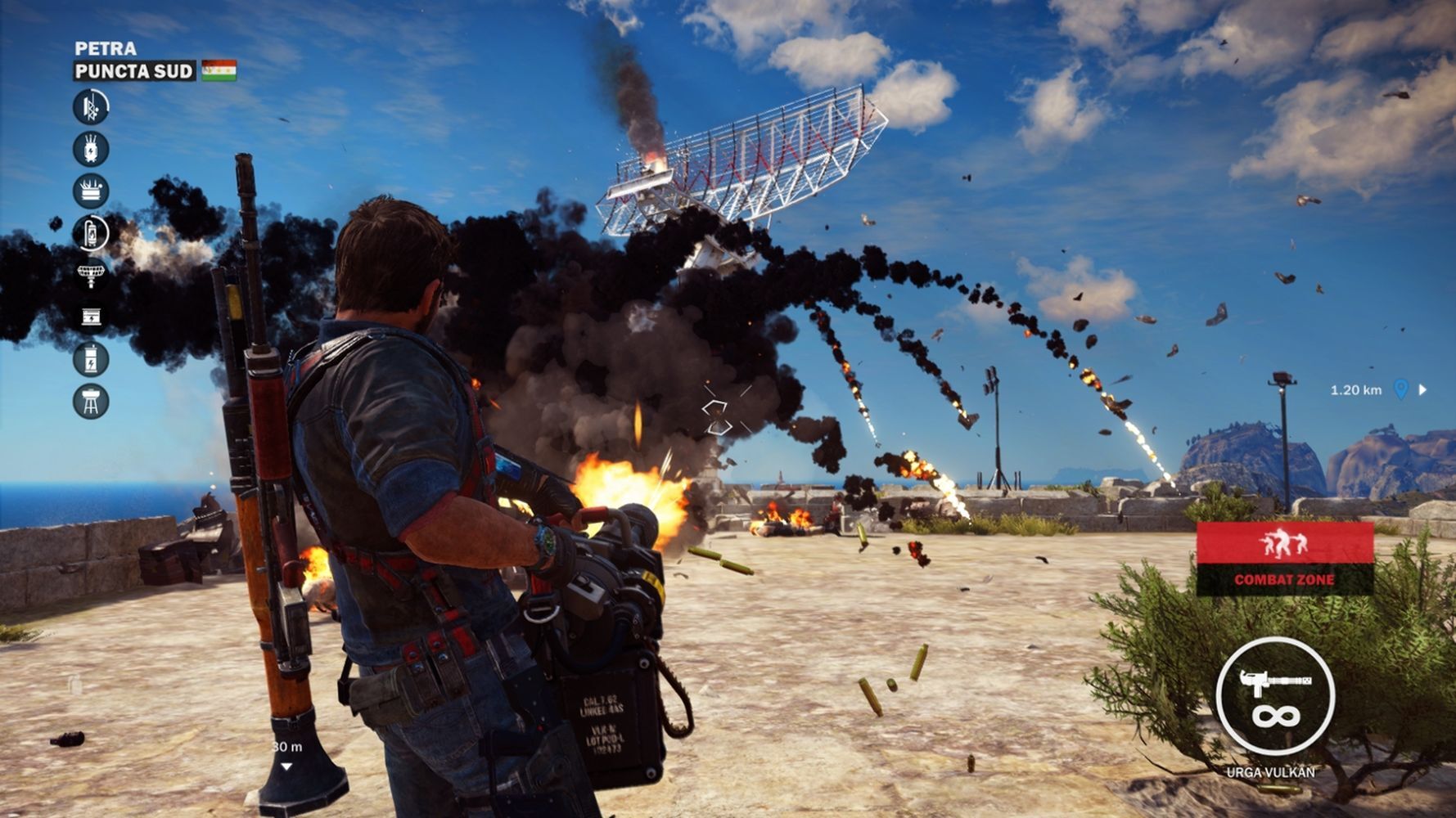1456x818 pixels.
Task: Select the flaming fuel tank objective icon
Action: (91, 232)
